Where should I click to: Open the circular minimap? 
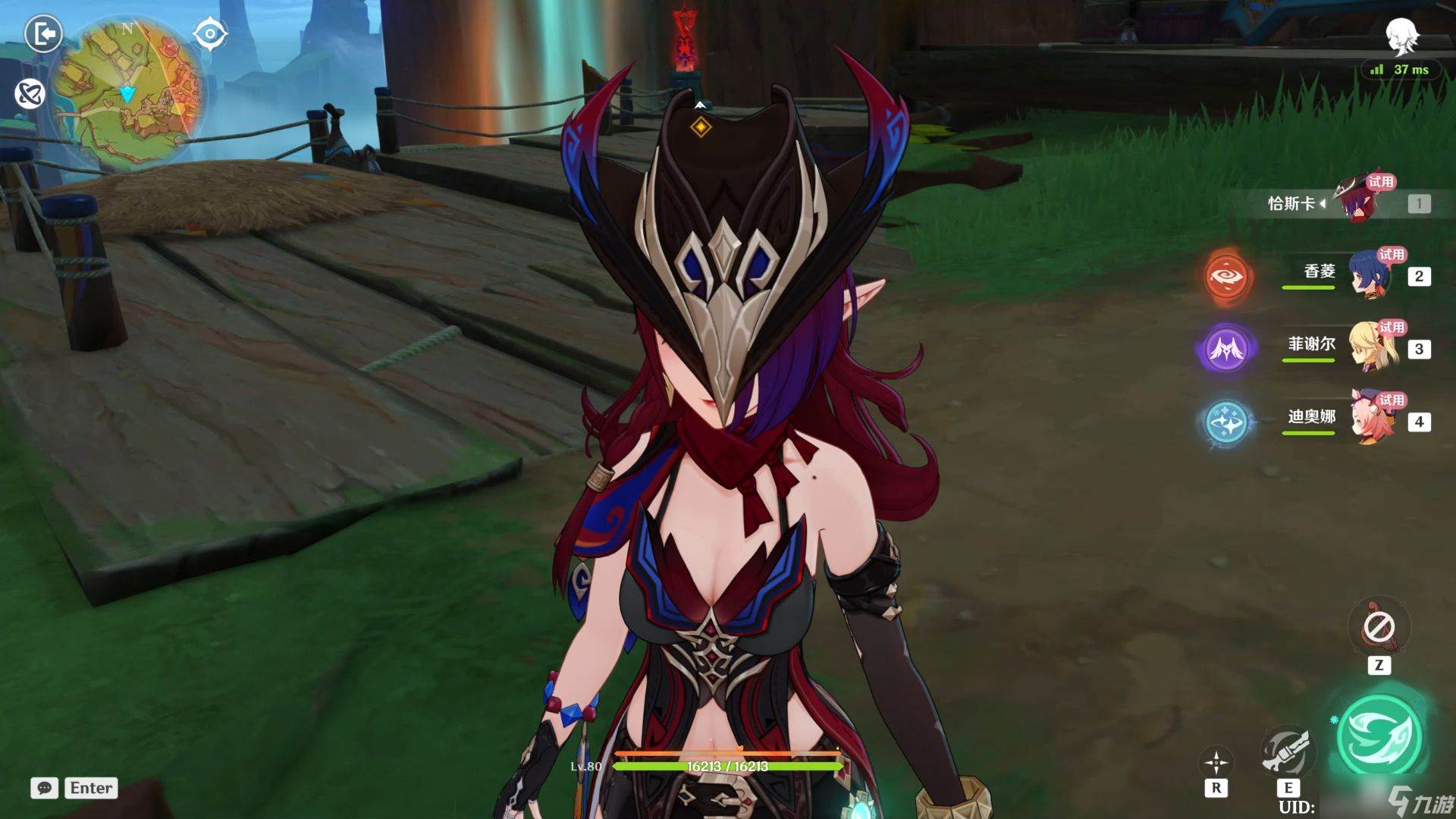pos(127,93)
